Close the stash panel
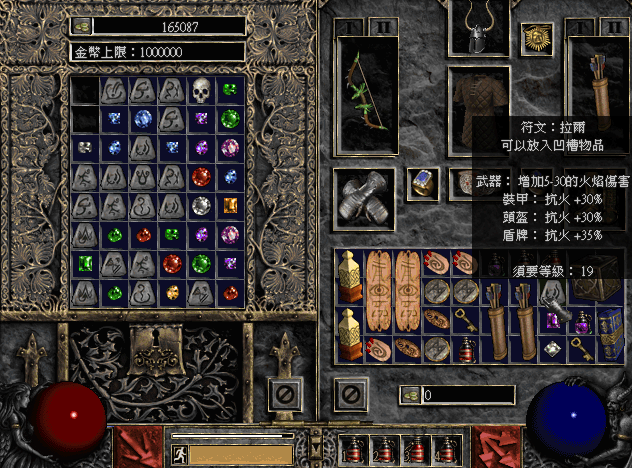This screenshot has width=632, height=468. [285, 393]
